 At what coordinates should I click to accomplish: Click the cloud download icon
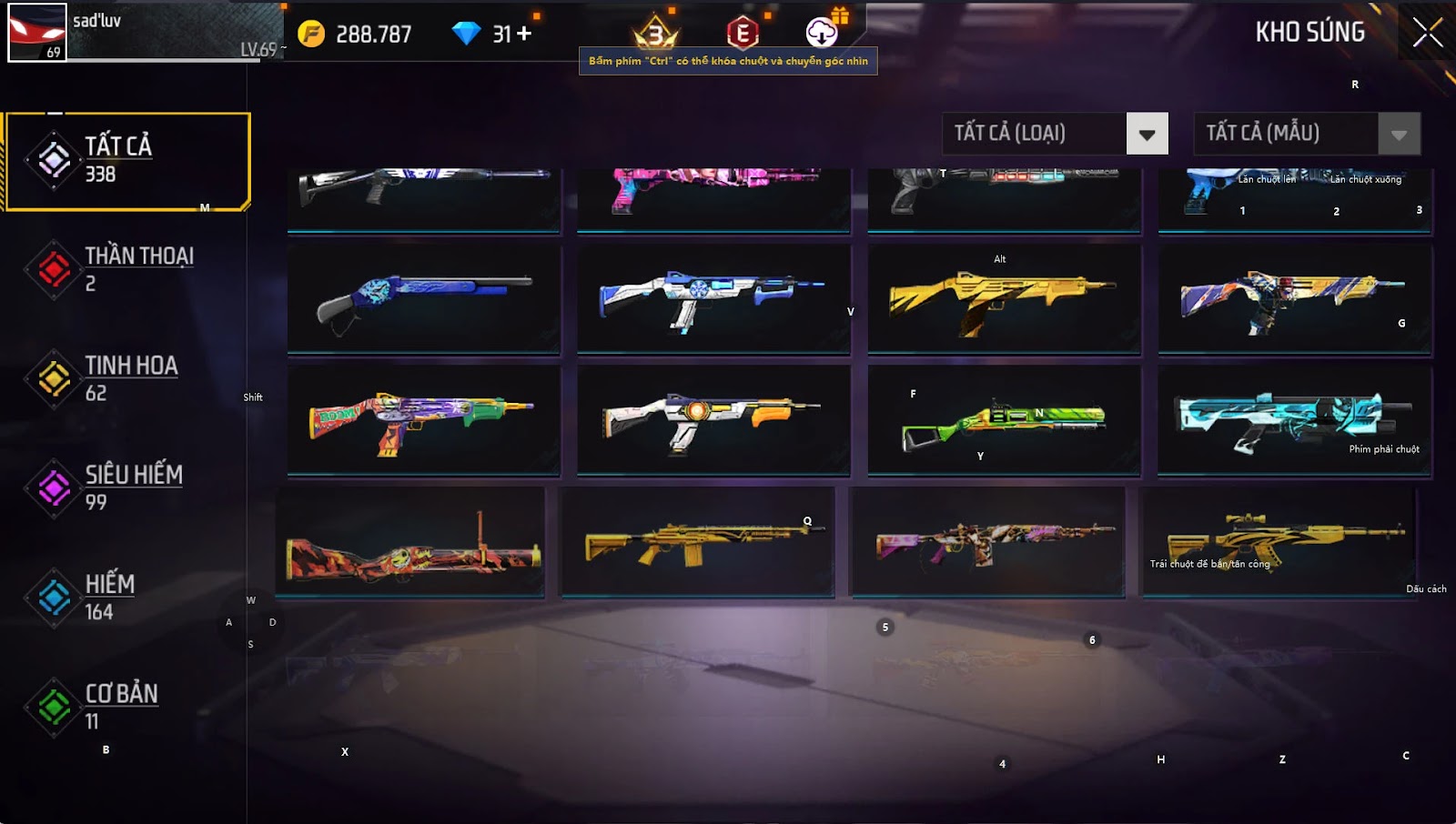(822, 33)
